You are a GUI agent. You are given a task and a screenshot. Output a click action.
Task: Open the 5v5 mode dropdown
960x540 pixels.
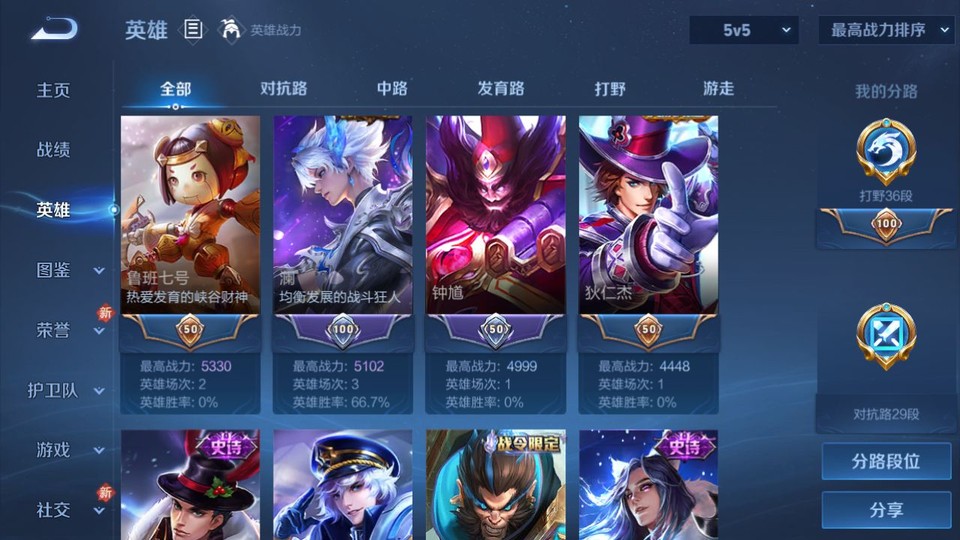(744, 30)
